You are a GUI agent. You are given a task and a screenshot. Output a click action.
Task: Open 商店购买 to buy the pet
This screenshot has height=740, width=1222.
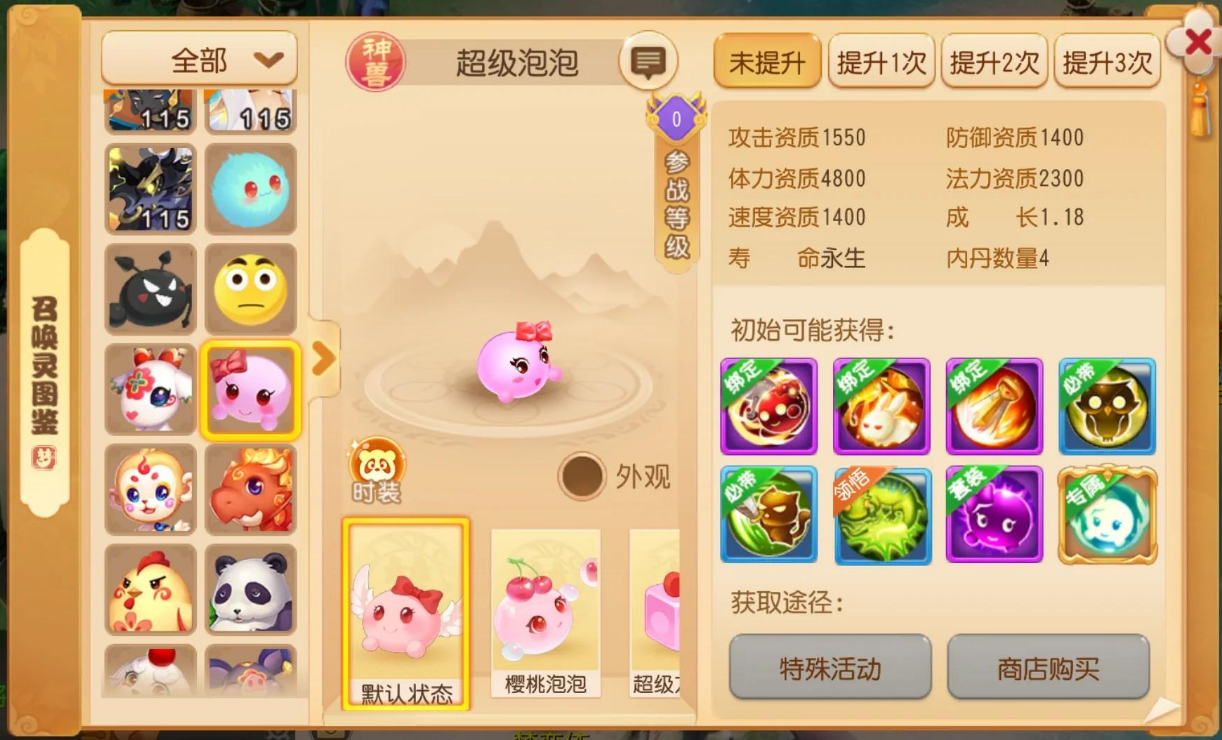[1048, 667]
